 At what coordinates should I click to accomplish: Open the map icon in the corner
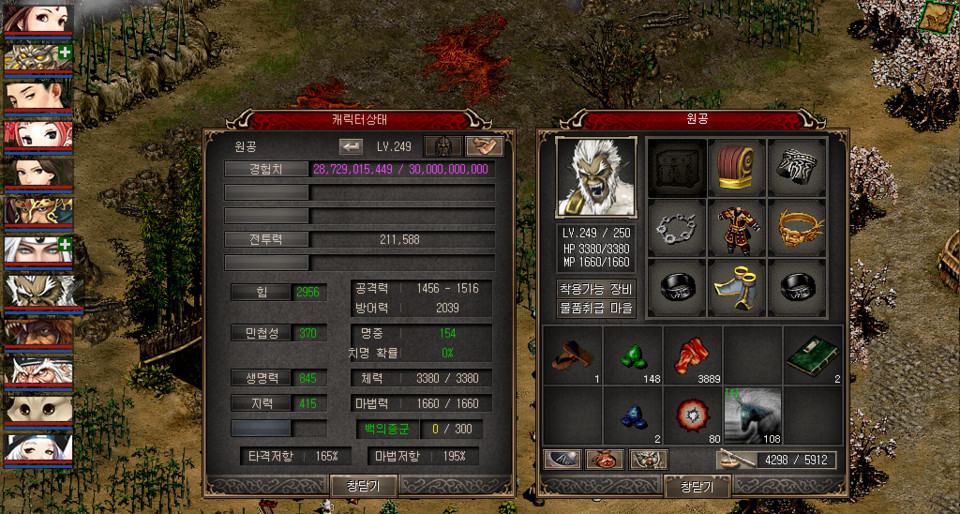937,17
